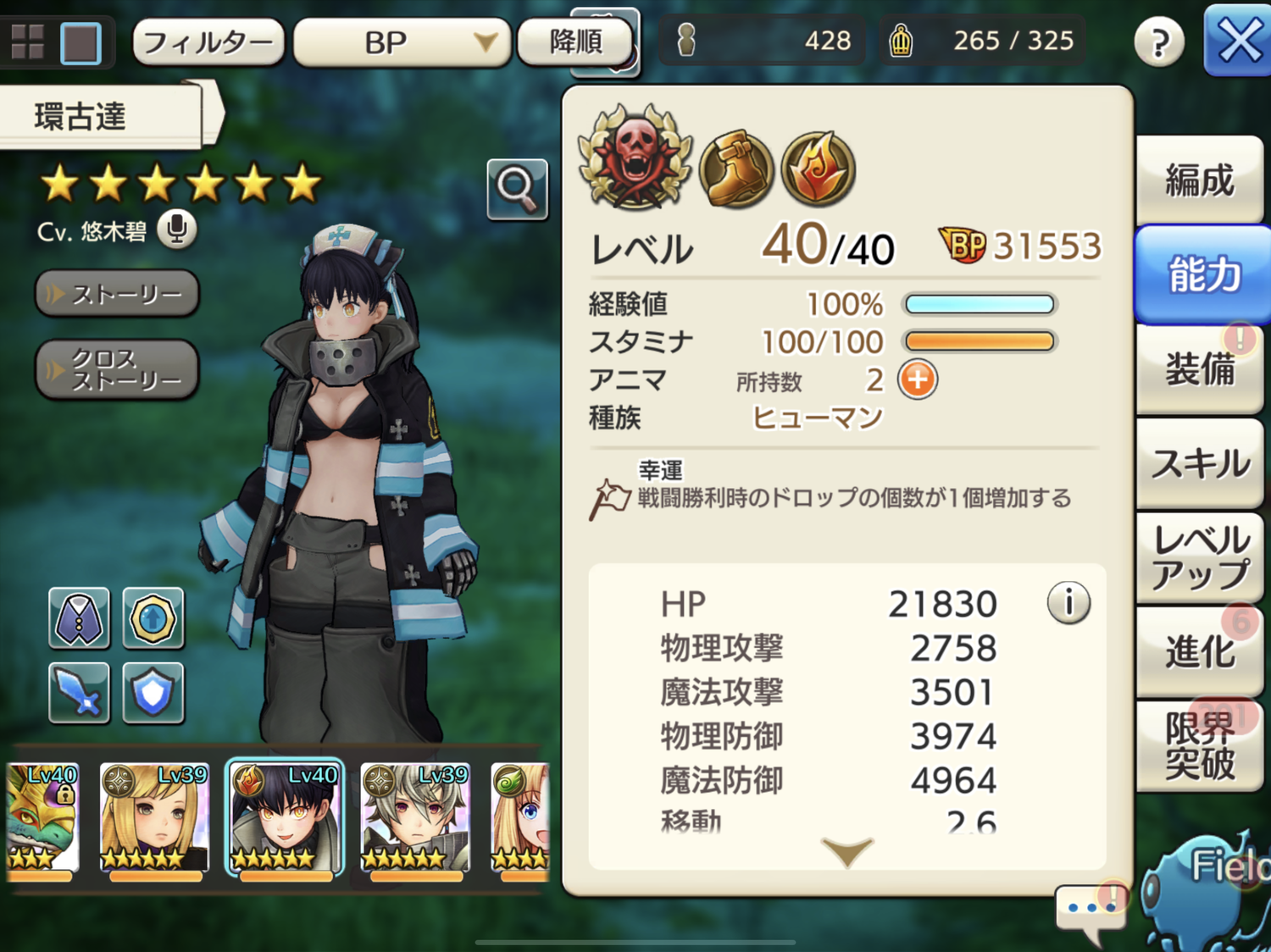Show HP stat details with info icon
1271x952 pixels.
tap(1068, 603)
